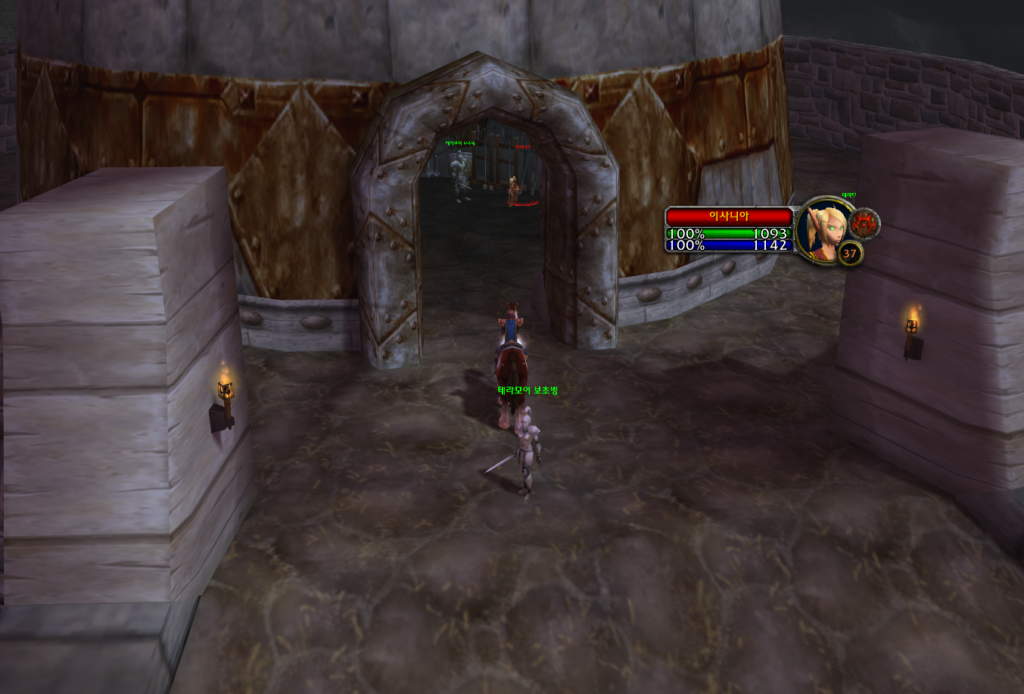
Task: Click the blood elf target portrait
Action: (824, 230)
